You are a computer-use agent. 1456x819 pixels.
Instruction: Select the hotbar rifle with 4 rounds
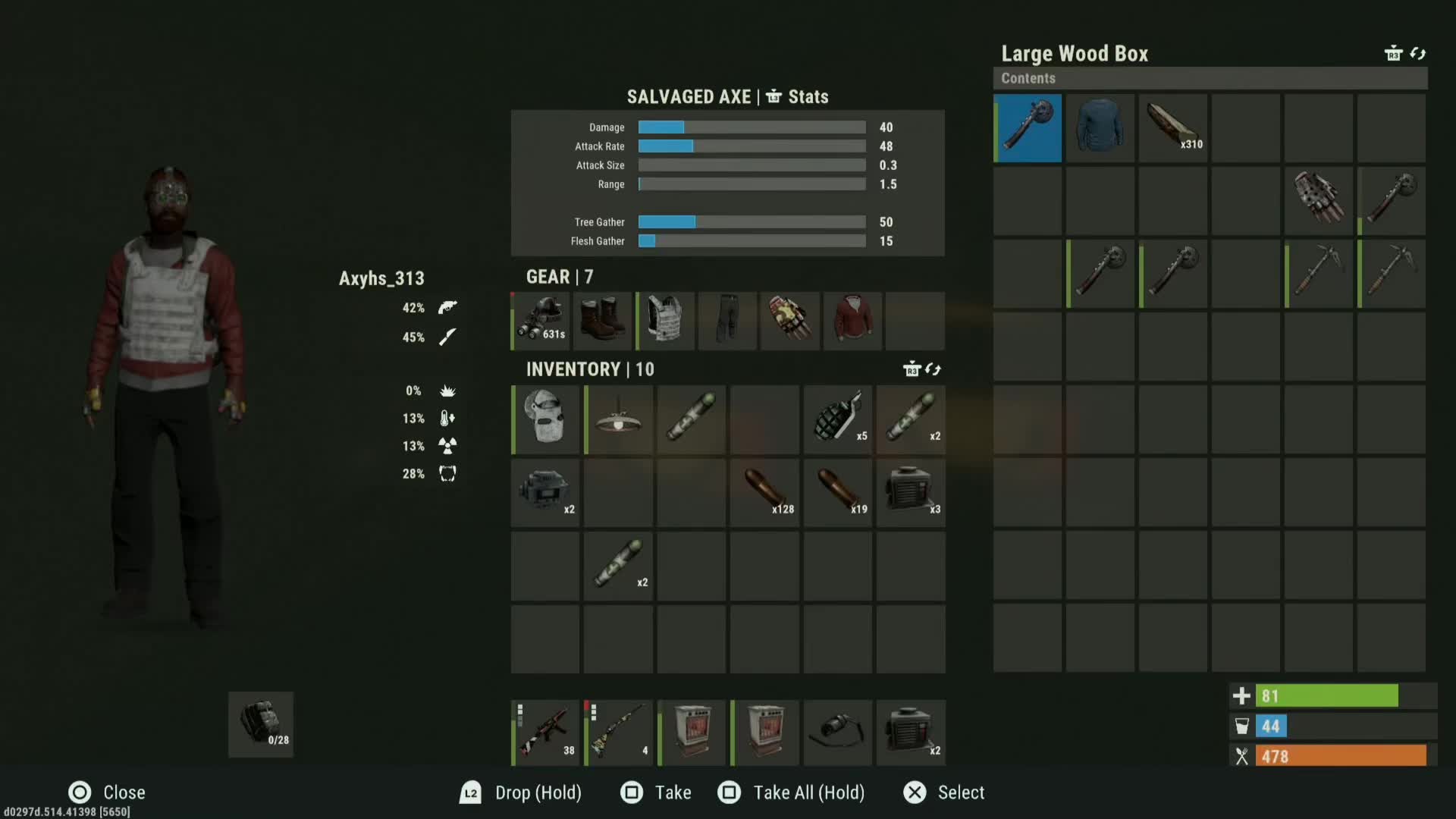coord(618,733)
